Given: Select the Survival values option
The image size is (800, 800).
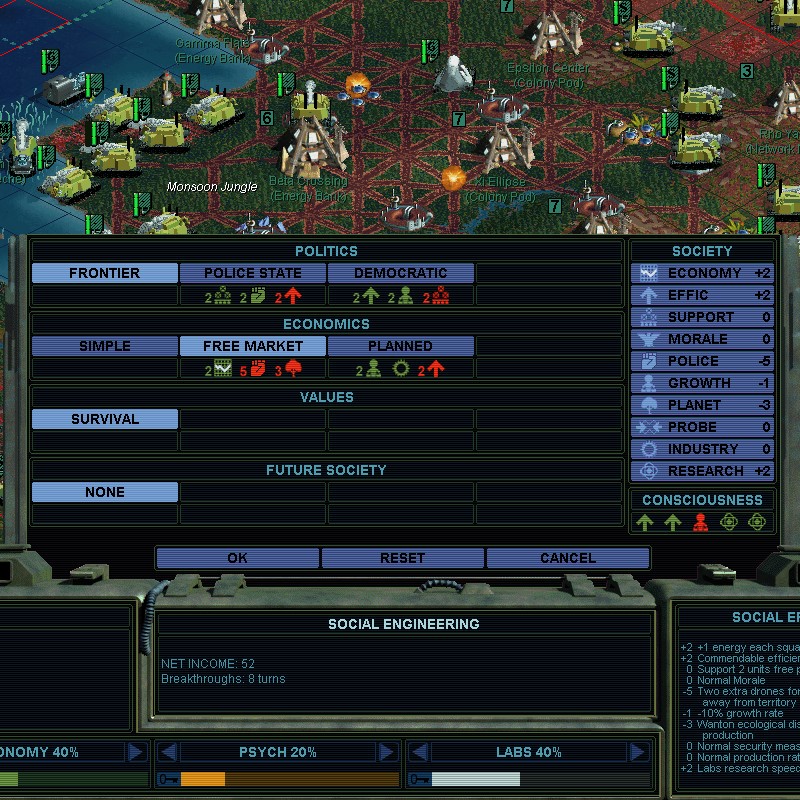Looking at the screenshot, I should [105, 419].
